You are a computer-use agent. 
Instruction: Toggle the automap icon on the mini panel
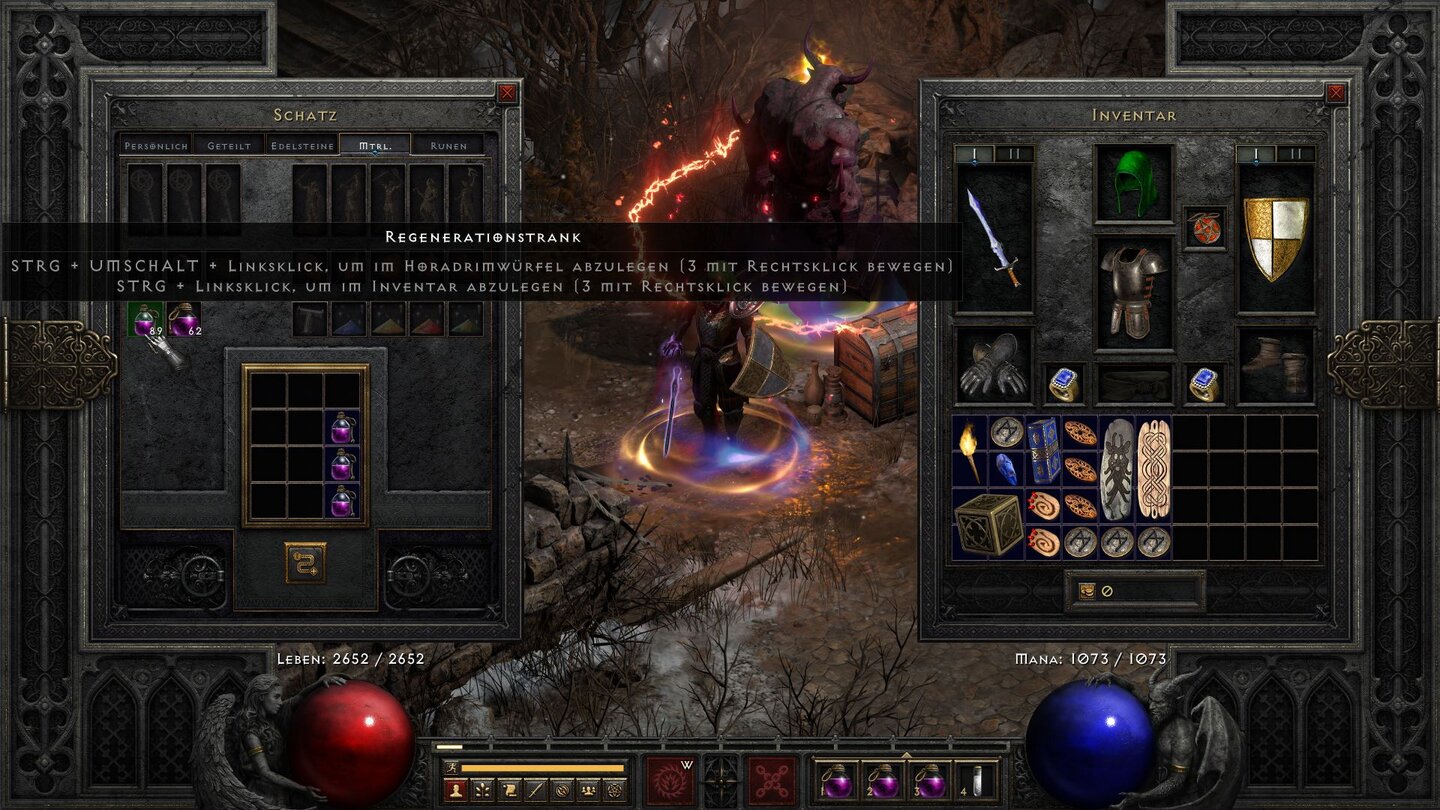(x=562, y=790)
